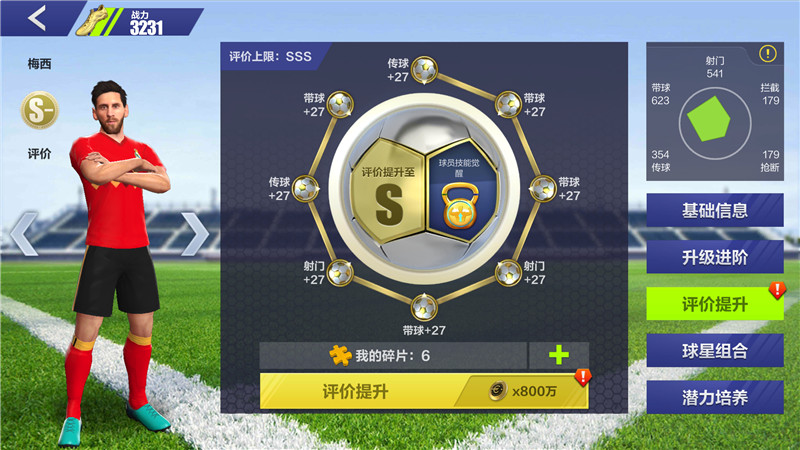The width and height of the screenshot is (800, 450).
Task: View the pentagon attribute radar chart
Action: pyautogui.click(x=714, y=121)
